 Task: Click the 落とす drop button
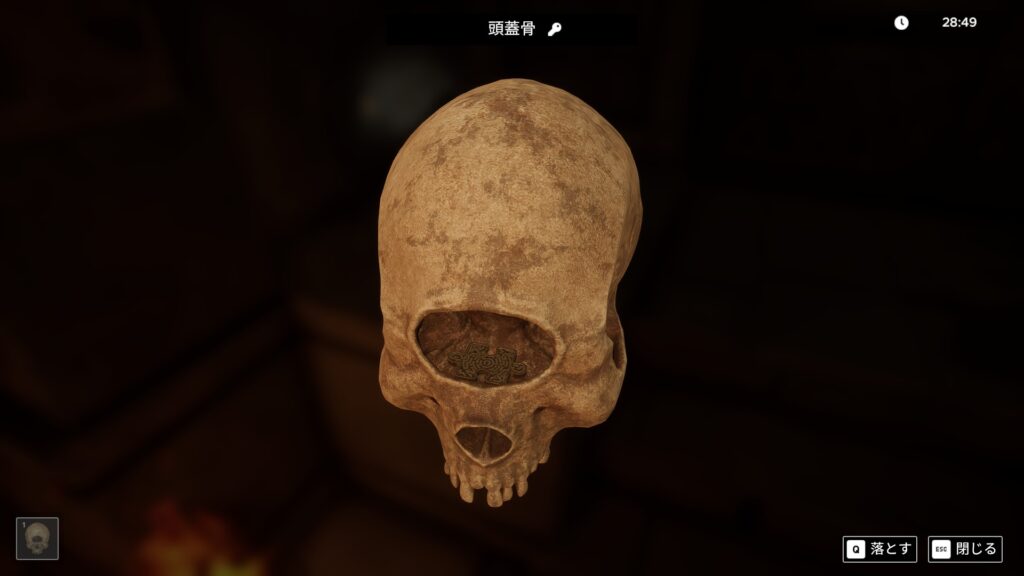[x=879, y=549]
